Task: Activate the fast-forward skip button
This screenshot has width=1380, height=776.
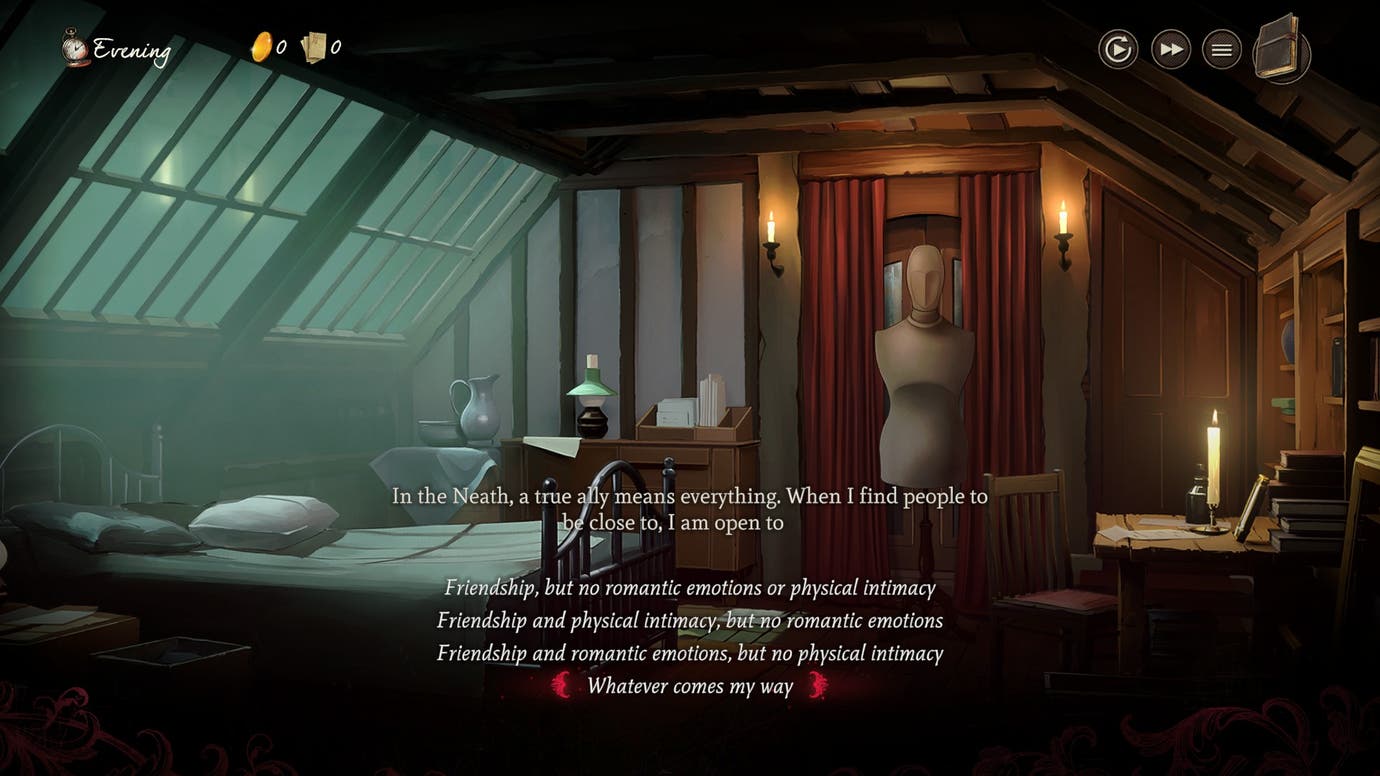Action: tap(1170, 49)
